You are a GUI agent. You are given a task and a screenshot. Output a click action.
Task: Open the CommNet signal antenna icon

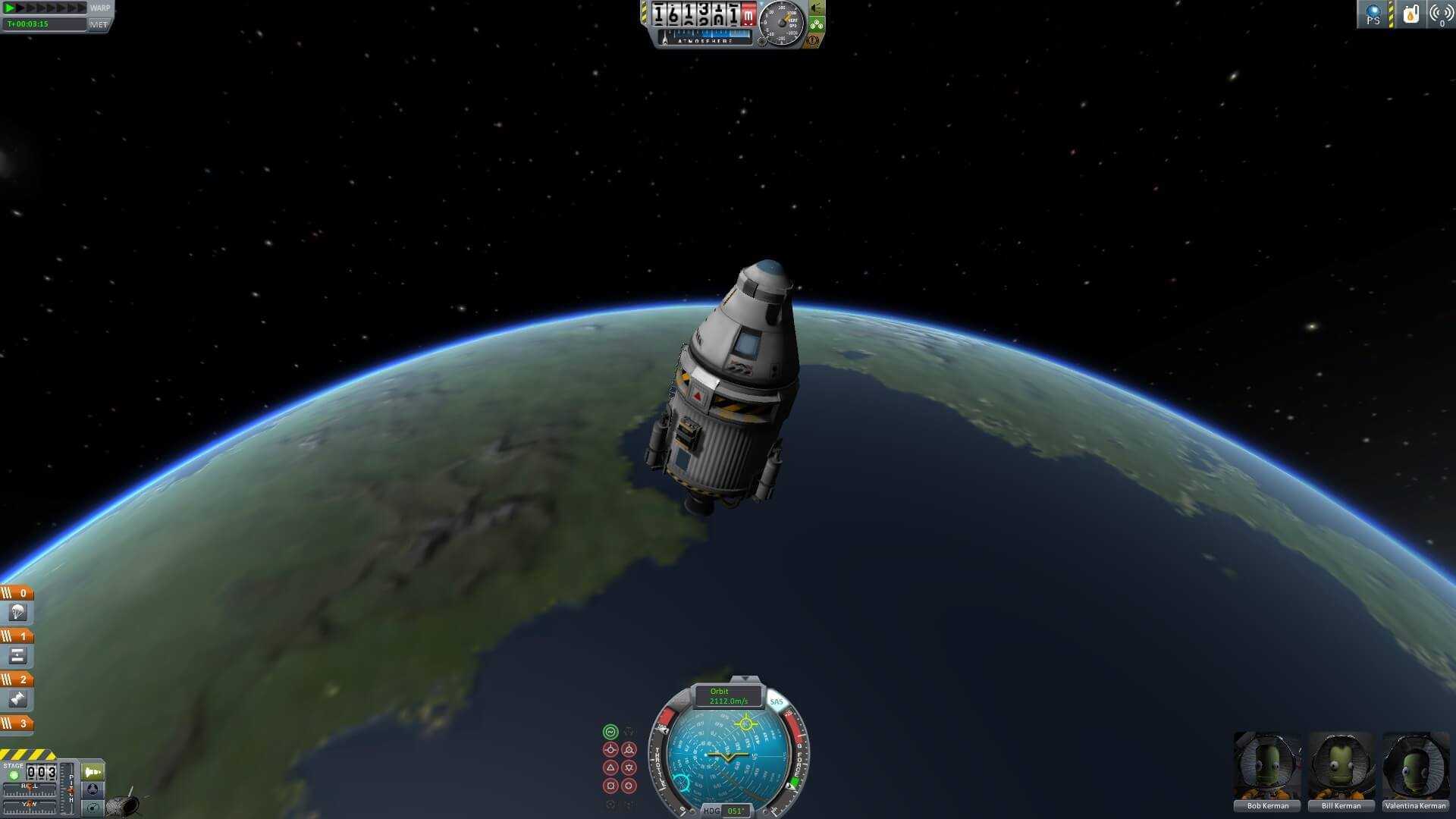coord(1440,14)
